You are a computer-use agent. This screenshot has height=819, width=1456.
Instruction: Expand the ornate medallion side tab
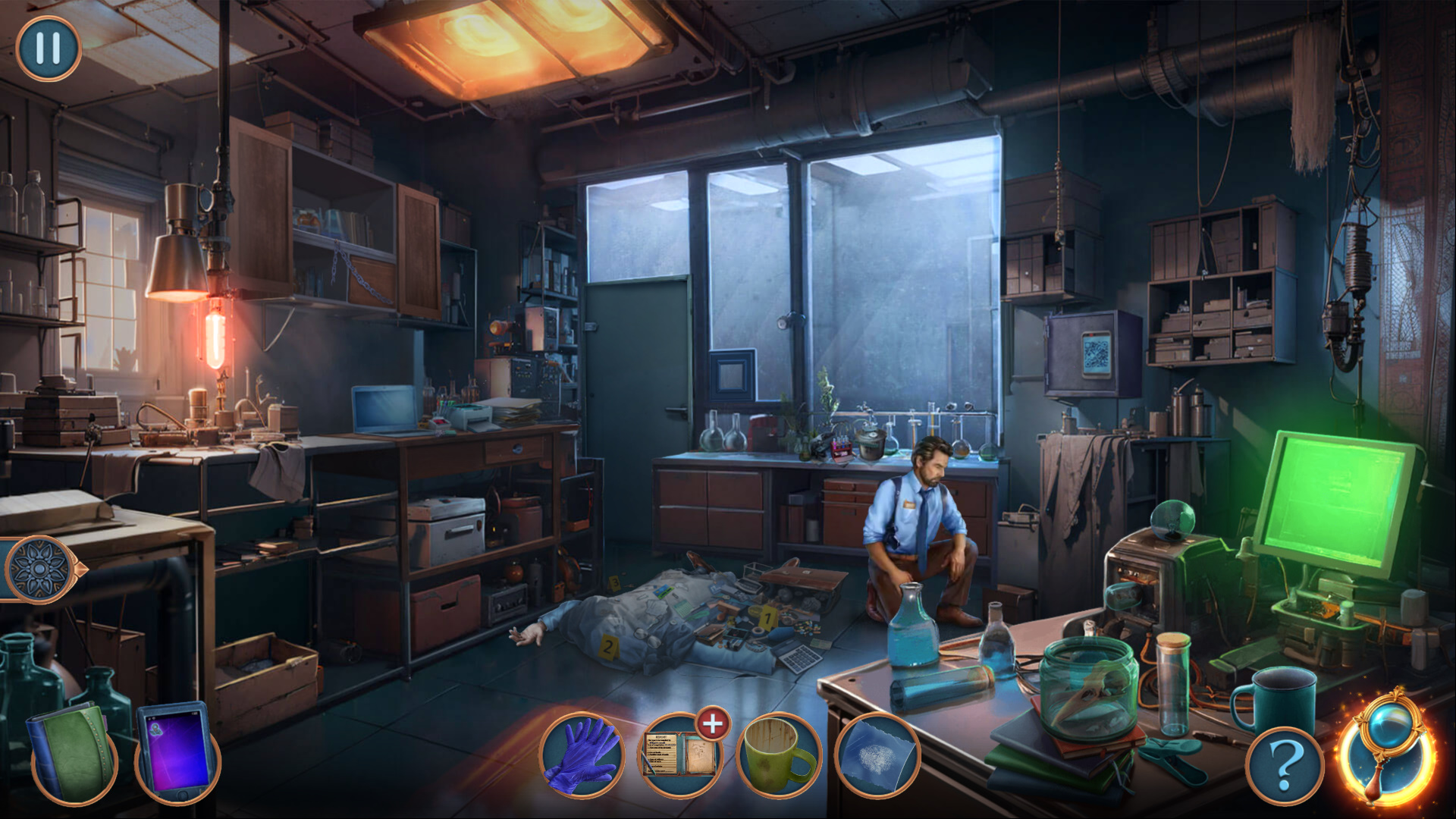pyautogui.click(x=41, y=569)
